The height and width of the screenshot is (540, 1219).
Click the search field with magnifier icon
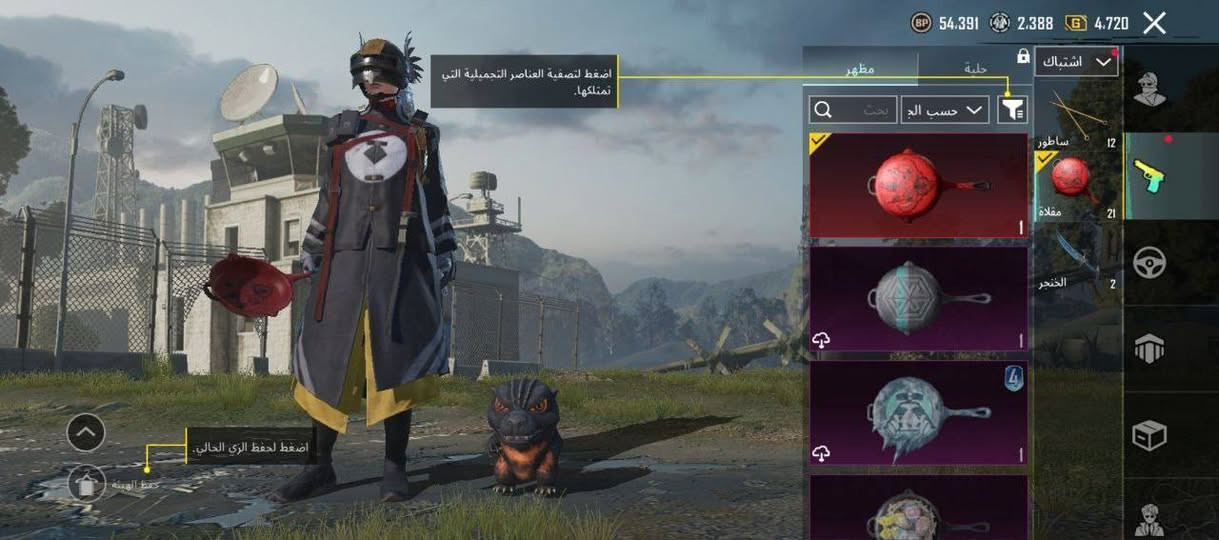tap(852, 109)
